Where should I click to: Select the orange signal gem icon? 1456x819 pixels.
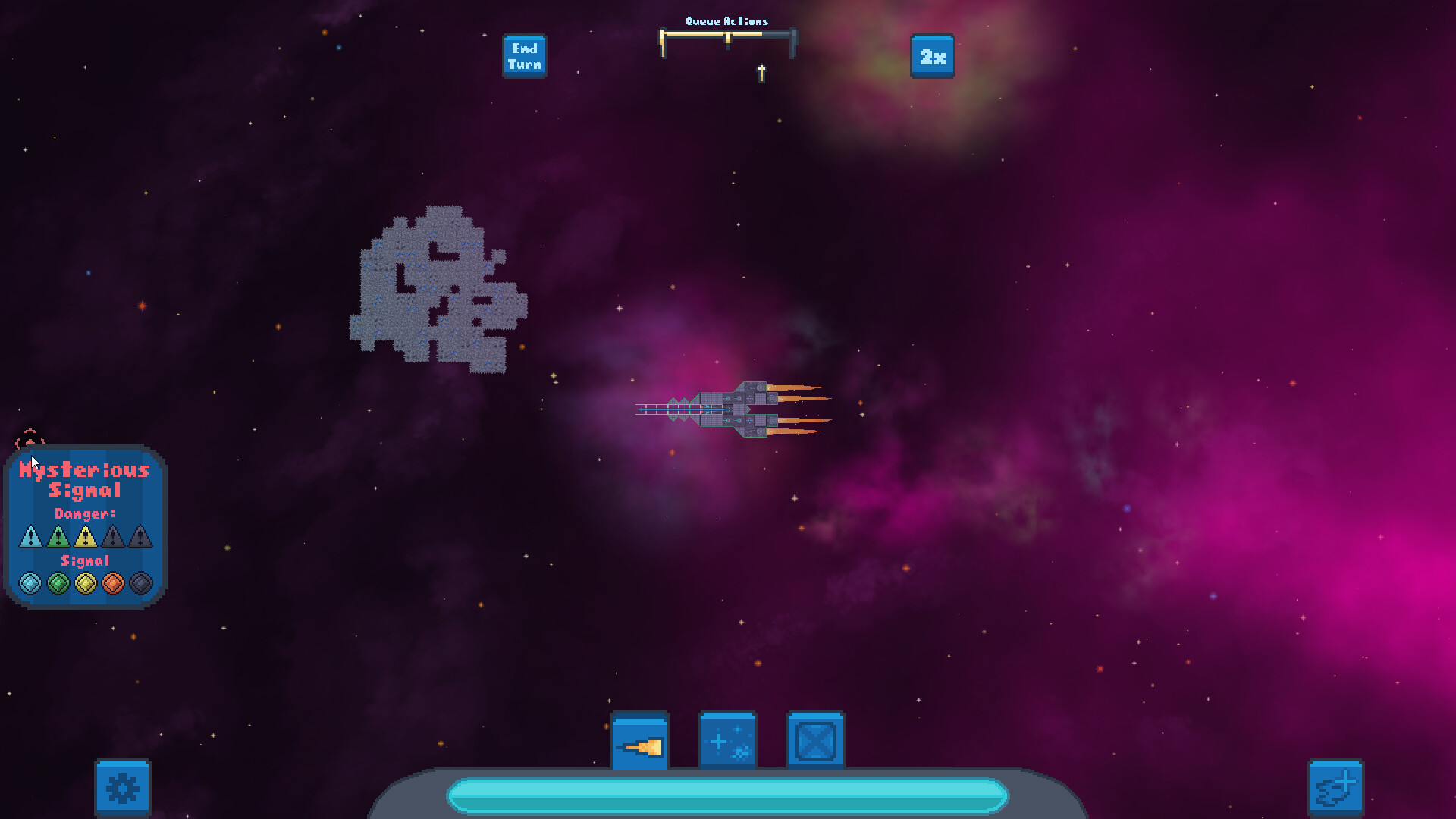[x=114, y=582]
